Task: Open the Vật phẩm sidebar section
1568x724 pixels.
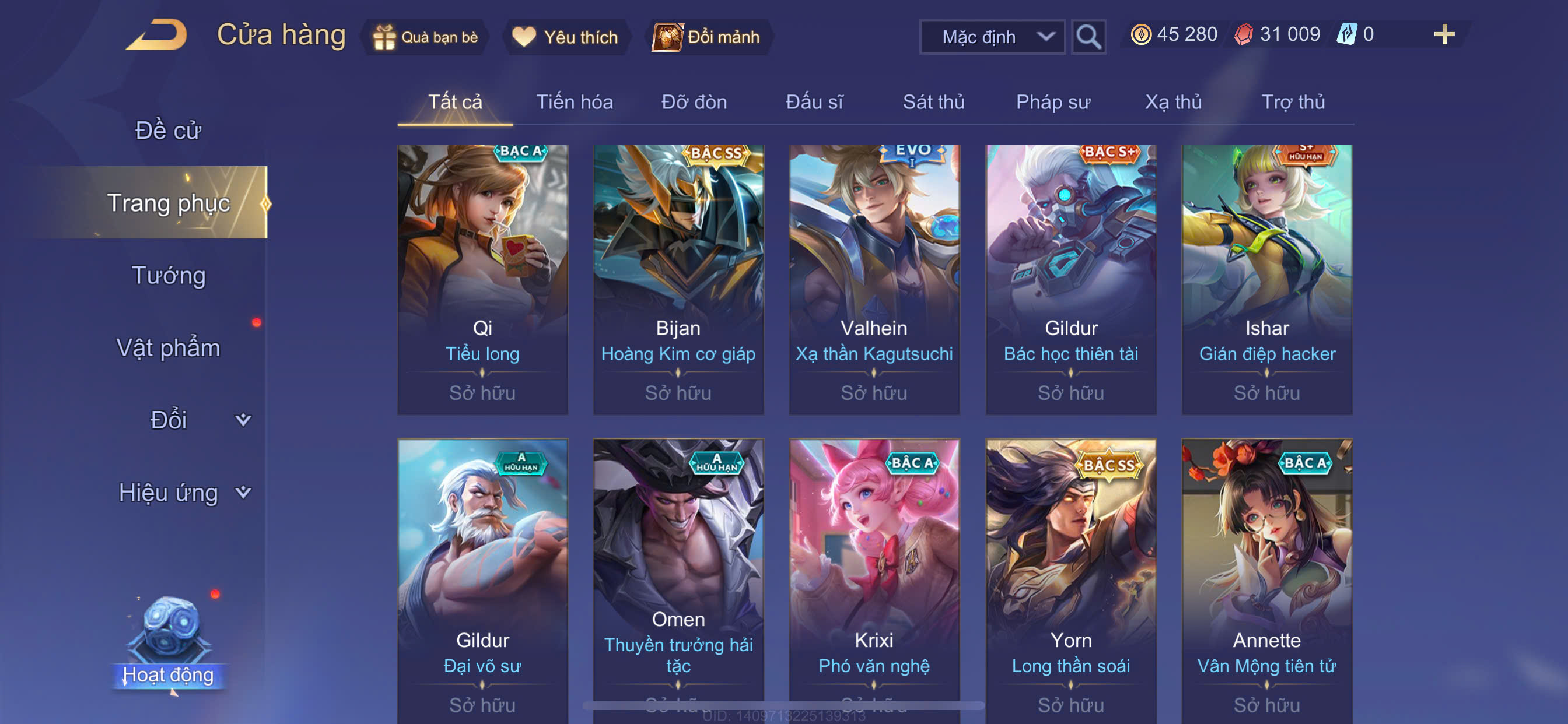Action: point(168,348)
